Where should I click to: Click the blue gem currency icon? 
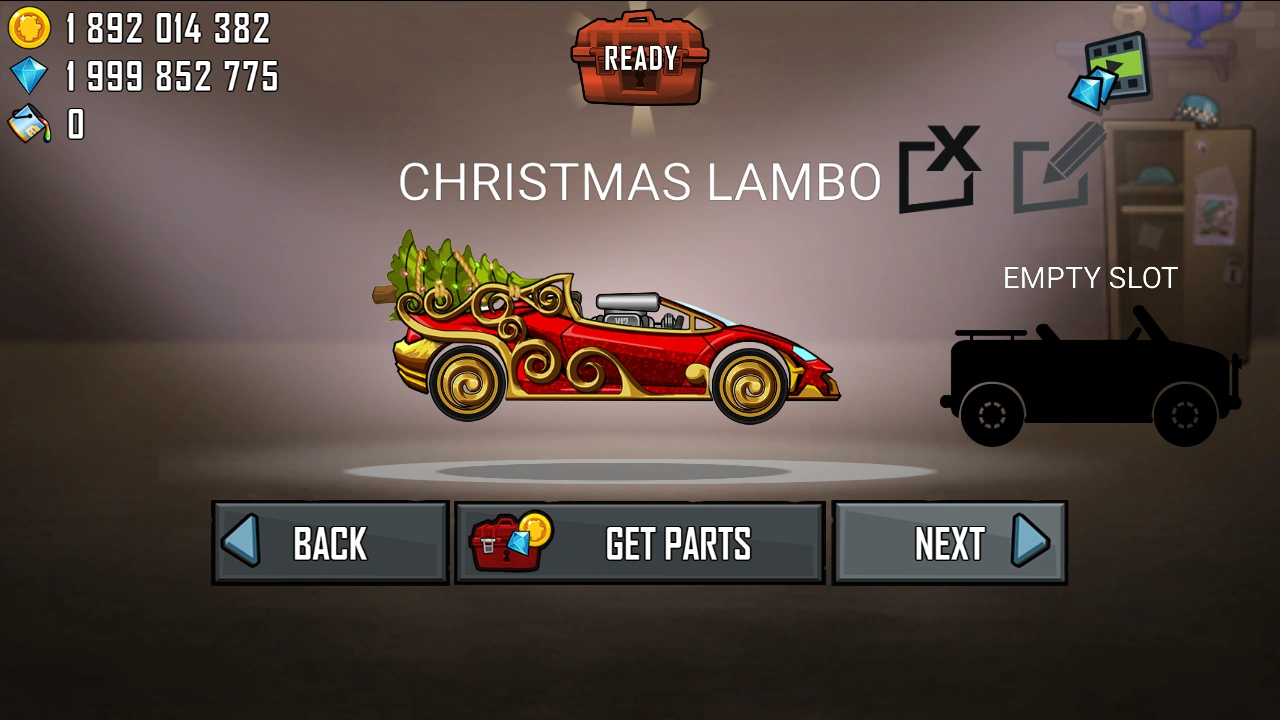(30, 76)
